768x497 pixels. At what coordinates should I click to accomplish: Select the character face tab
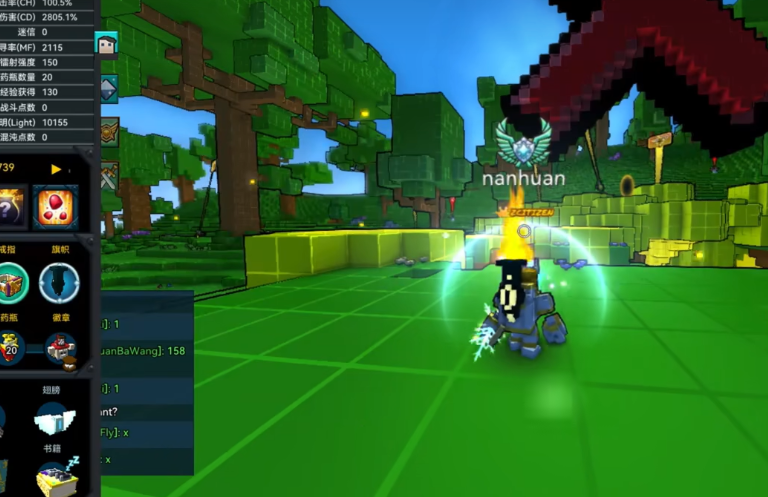(x=107, y=44)
